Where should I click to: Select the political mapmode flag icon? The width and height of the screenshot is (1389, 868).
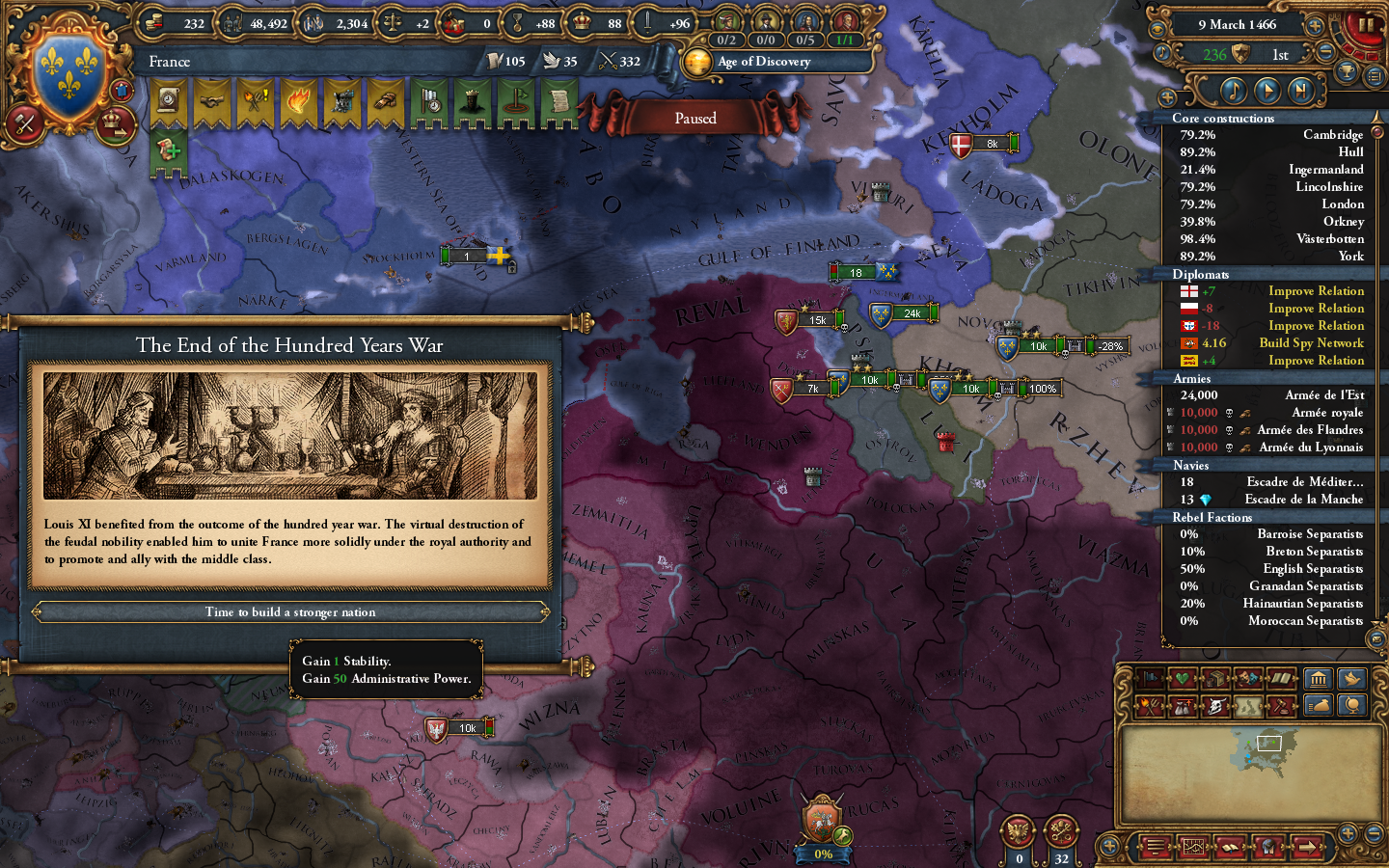click(x=1151, y=680)
